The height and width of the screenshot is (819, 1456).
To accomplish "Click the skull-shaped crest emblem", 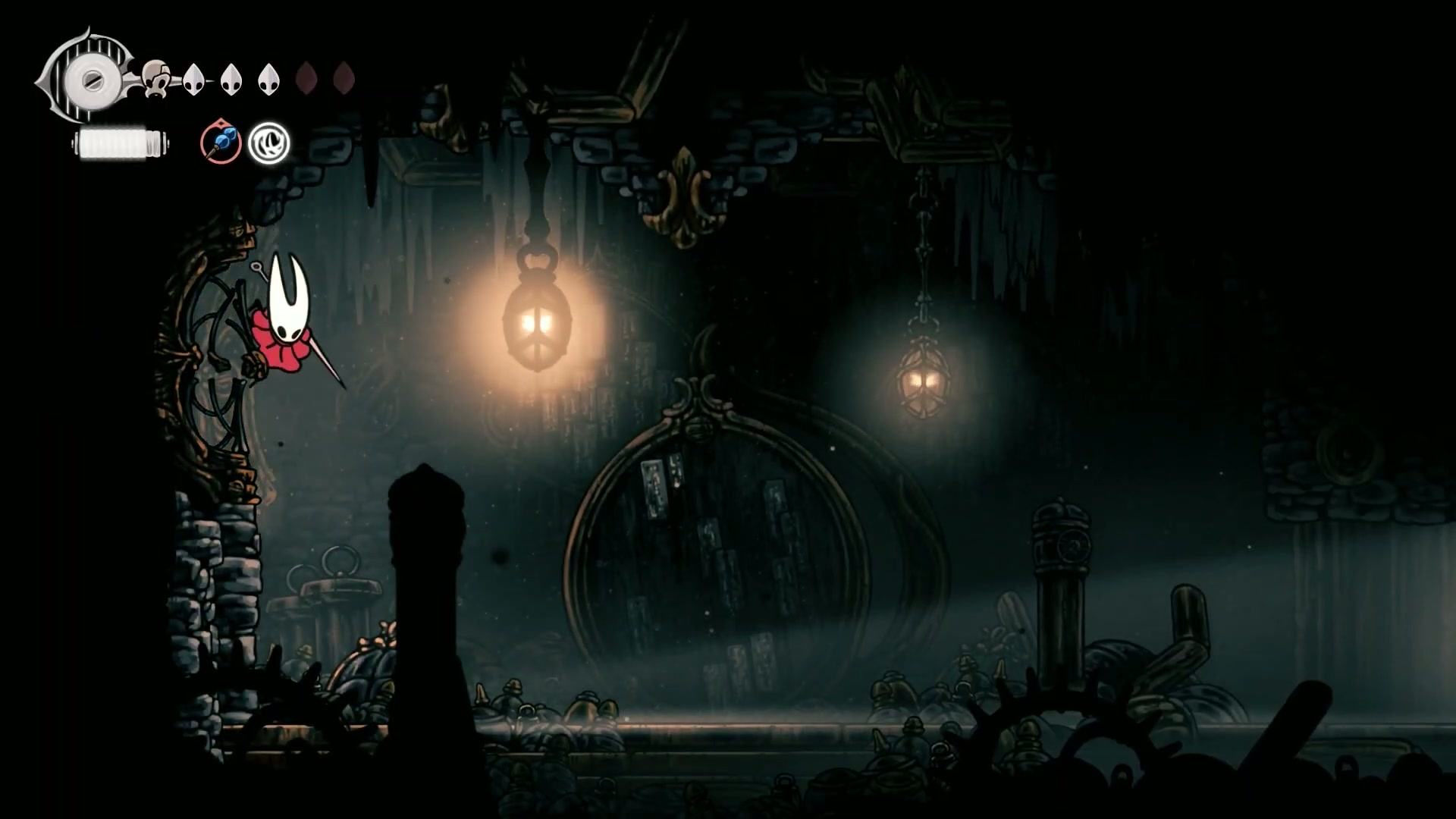I will [157, 79].
